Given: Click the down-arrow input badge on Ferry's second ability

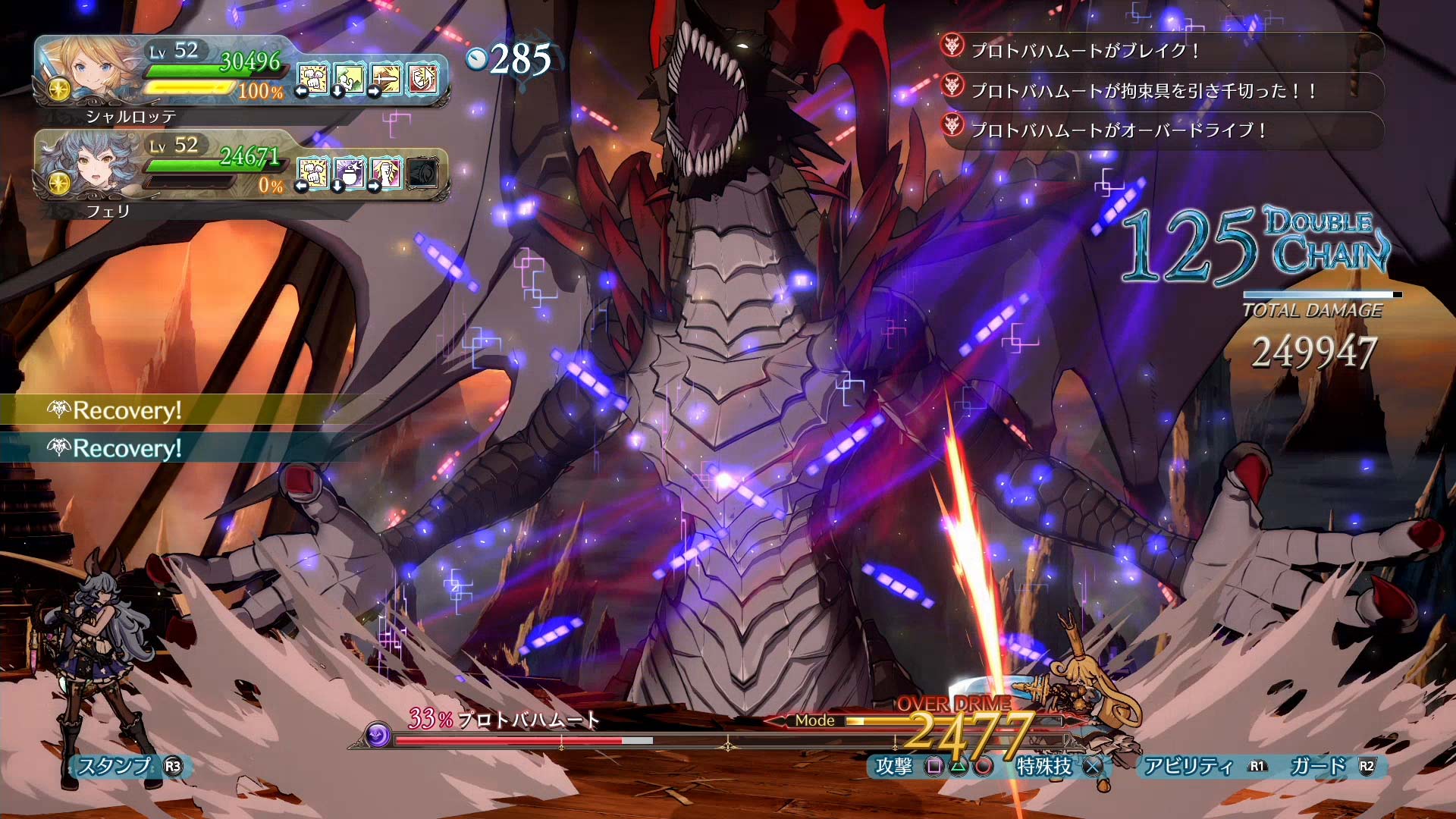Looking at the screenshot, I should coord(337,187).
